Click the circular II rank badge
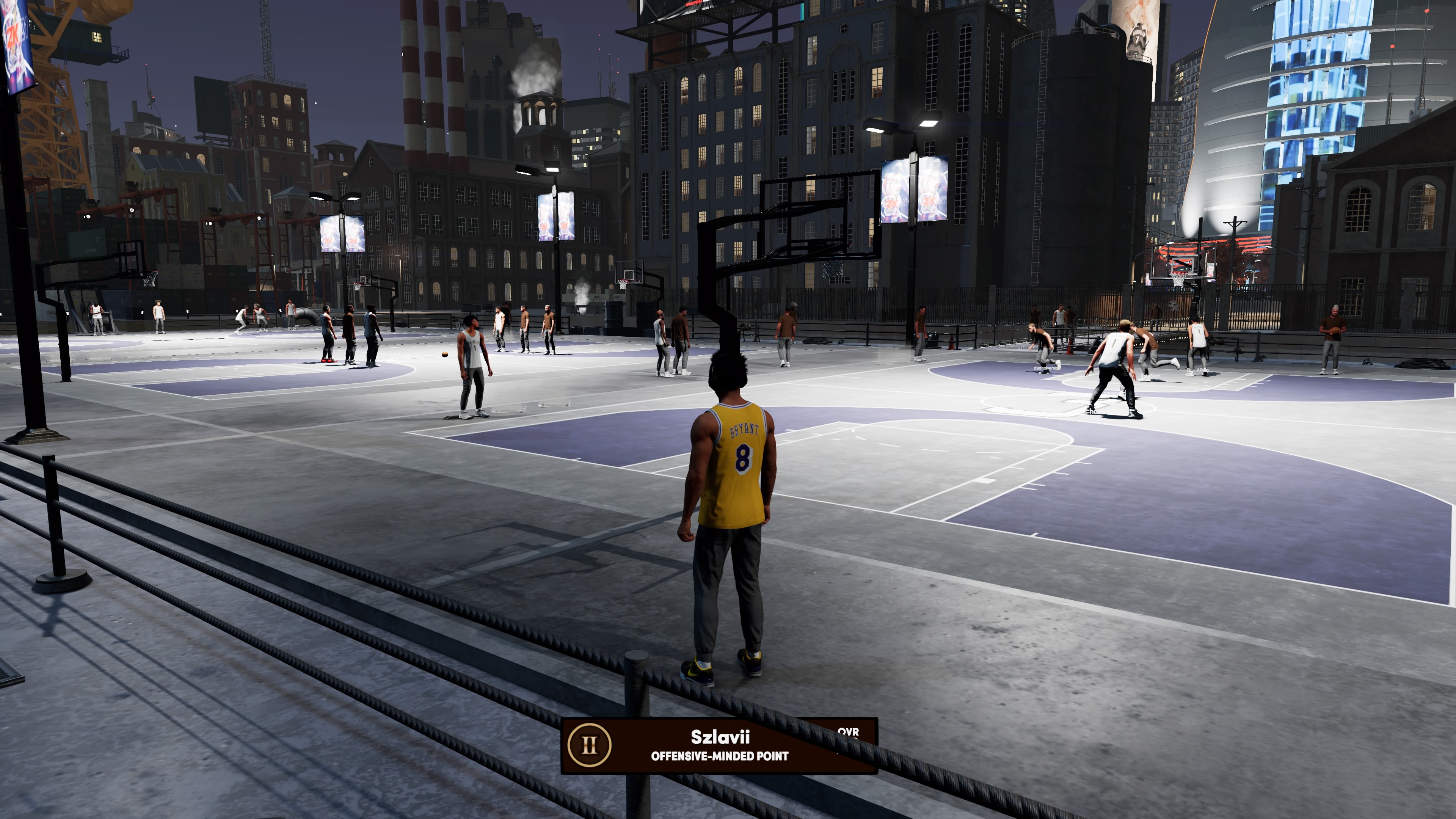The width and height of the screenshot is (1456, 819). (589, 745)
